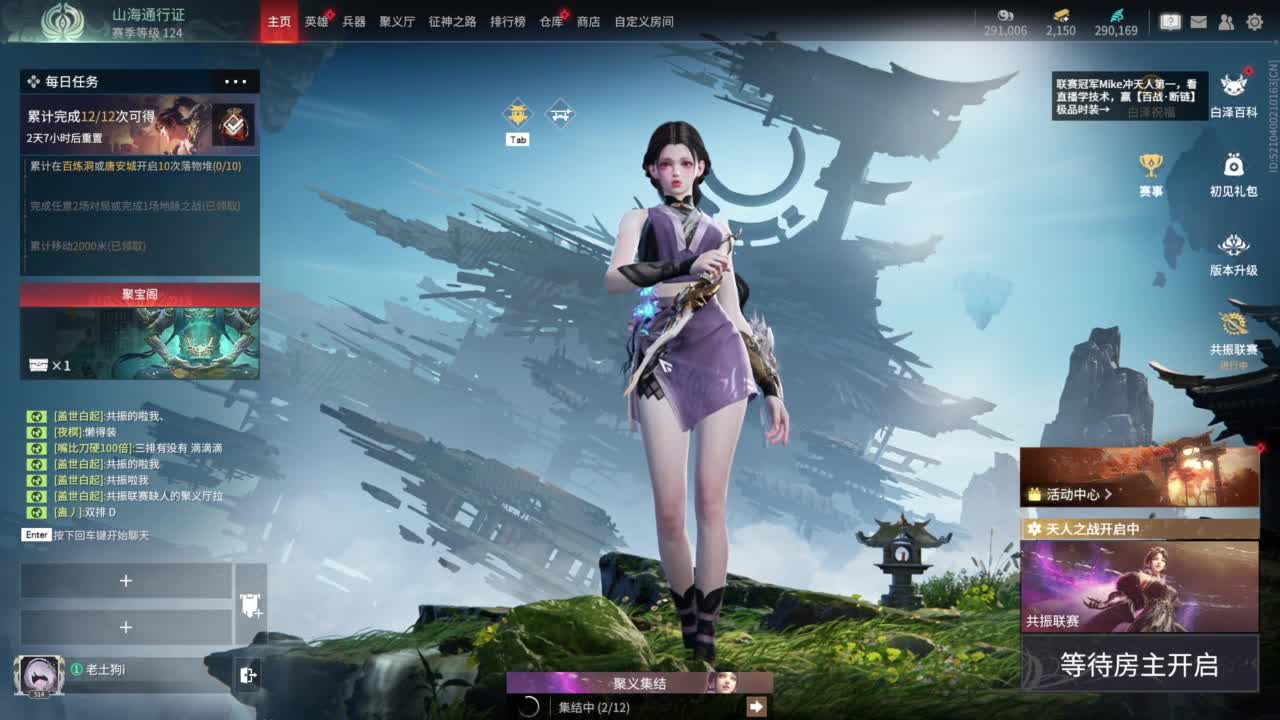Open the 共振联赛 league icon
The image size is (1280, 720).
[1235, 326]
